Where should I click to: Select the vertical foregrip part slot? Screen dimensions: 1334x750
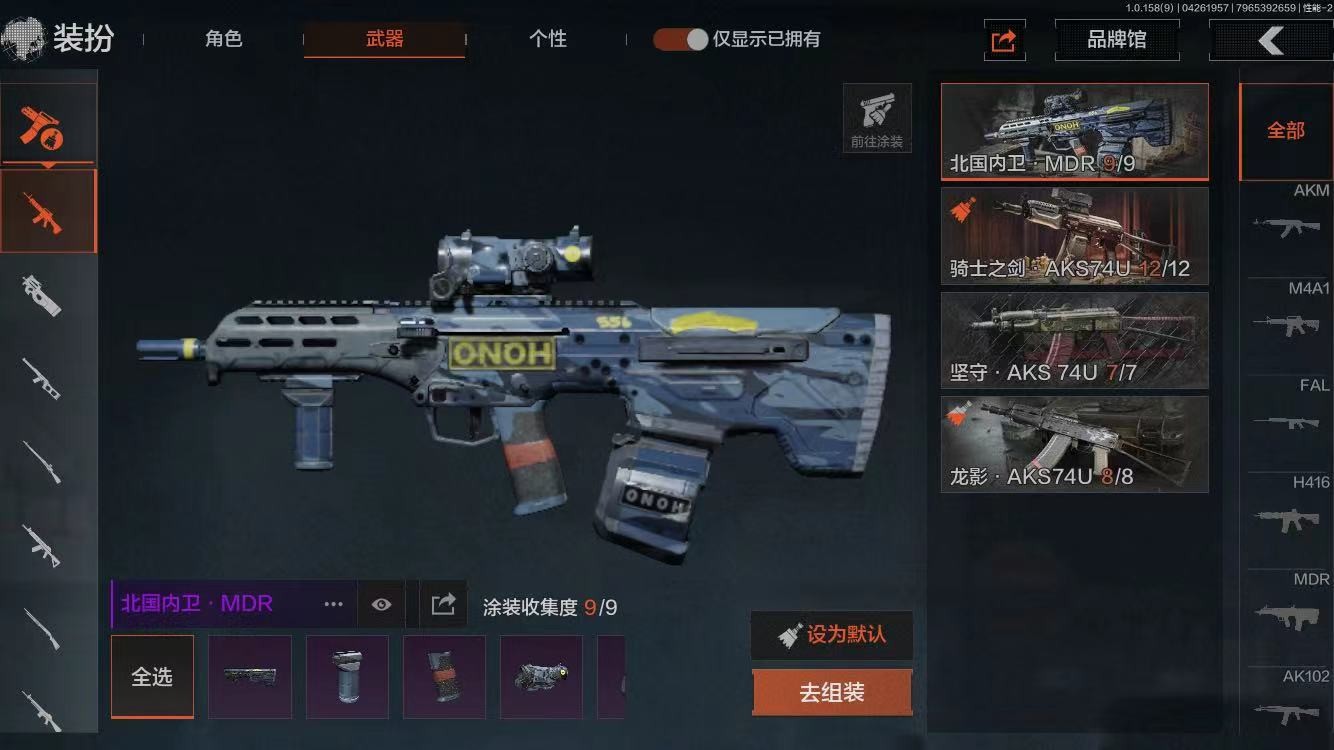pos(347,677)
